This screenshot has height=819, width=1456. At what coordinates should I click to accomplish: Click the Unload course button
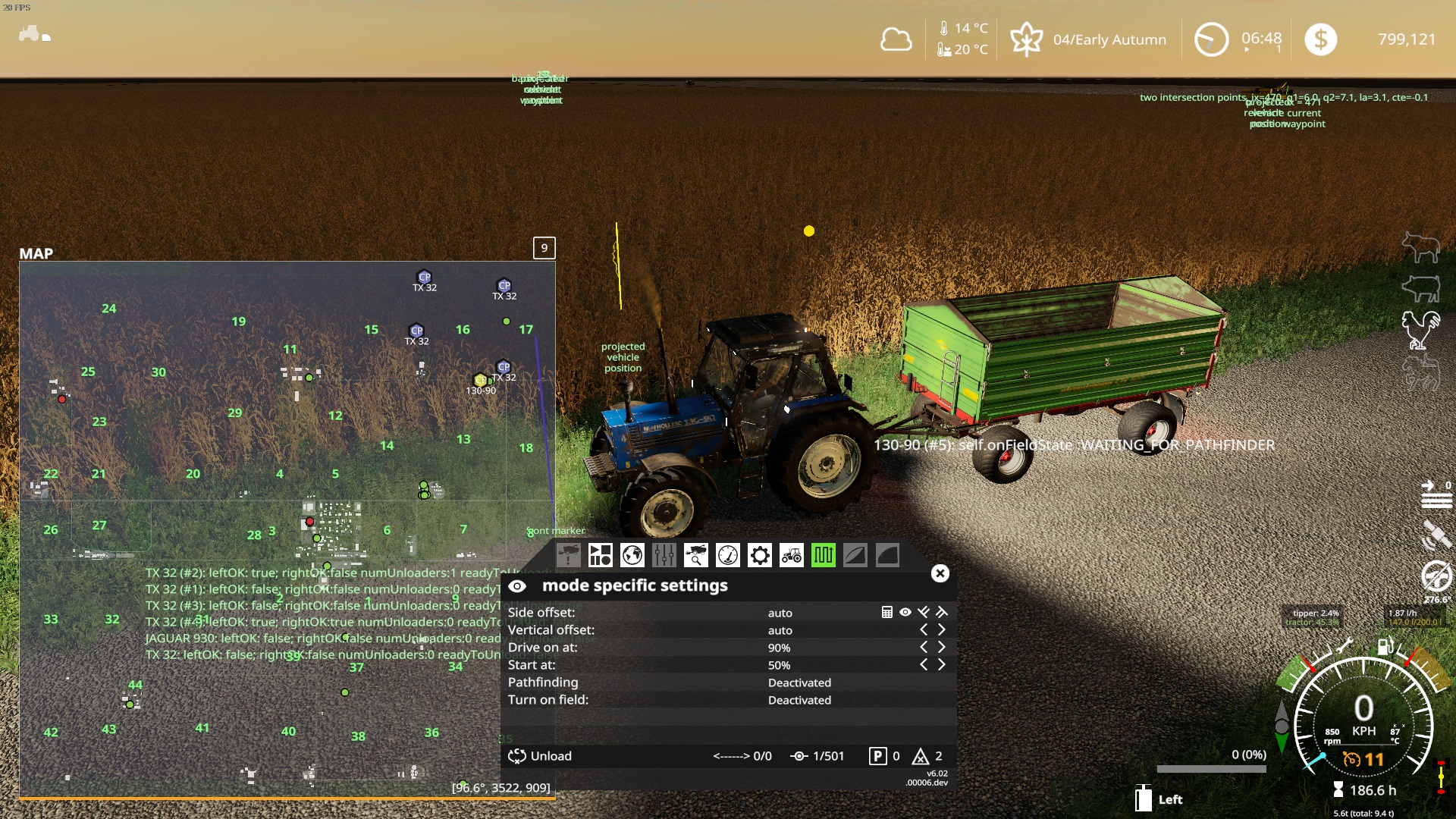pyautogui.click(x=540, y=756)
